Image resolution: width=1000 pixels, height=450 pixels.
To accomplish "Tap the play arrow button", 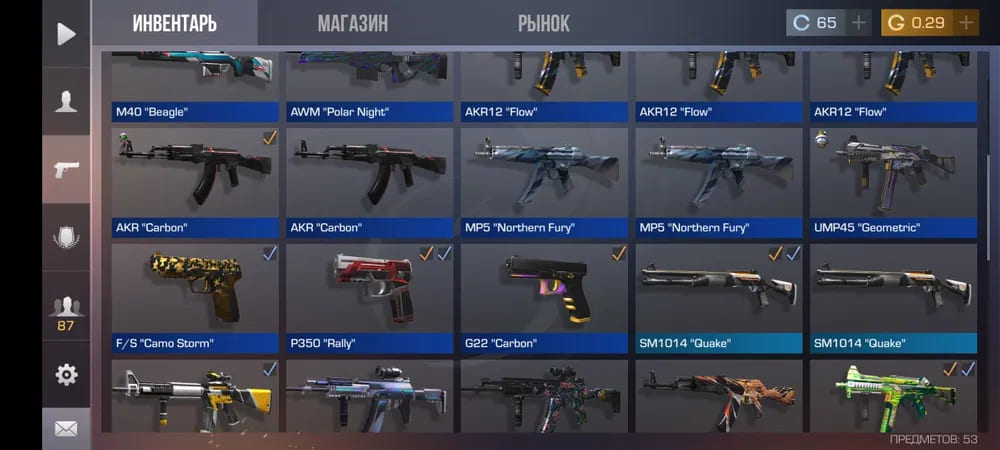I will click(66, 34).
